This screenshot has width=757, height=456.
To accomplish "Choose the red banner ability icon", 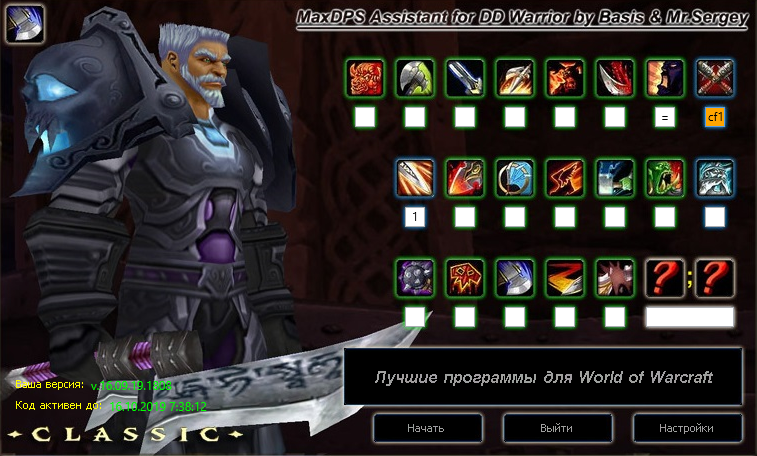I will pyautogui.click(x=465, y=277).
